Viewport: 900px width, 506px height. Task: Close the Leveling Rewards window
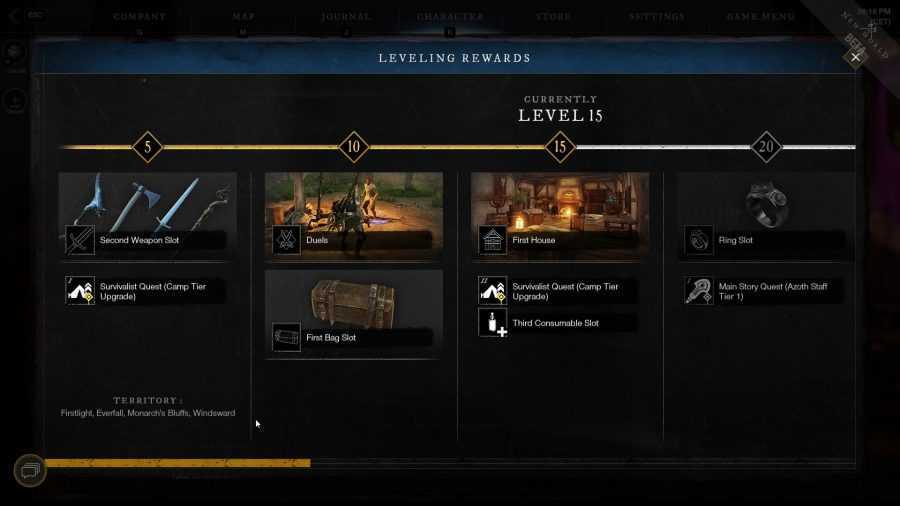coord(855,57)
